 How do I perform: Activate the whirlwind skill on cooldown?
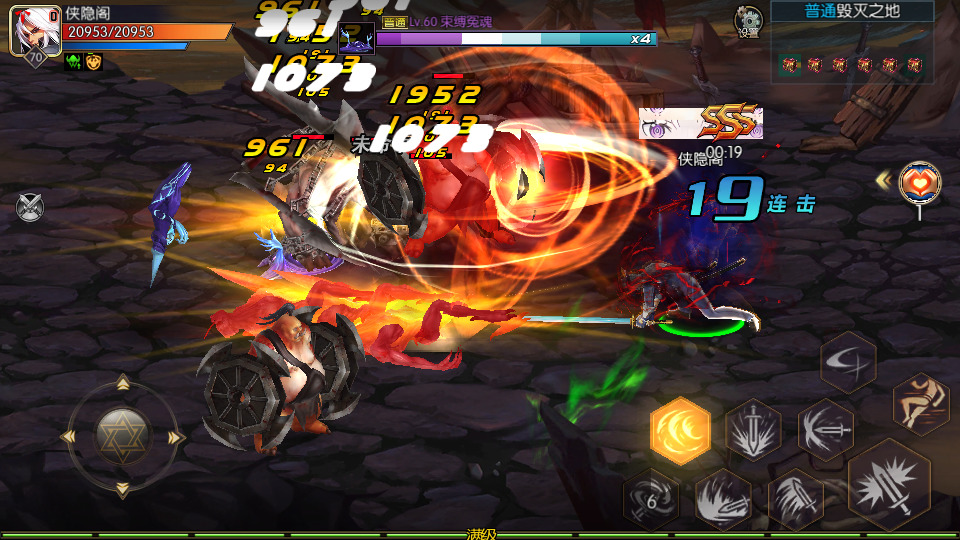pos(651,498)
